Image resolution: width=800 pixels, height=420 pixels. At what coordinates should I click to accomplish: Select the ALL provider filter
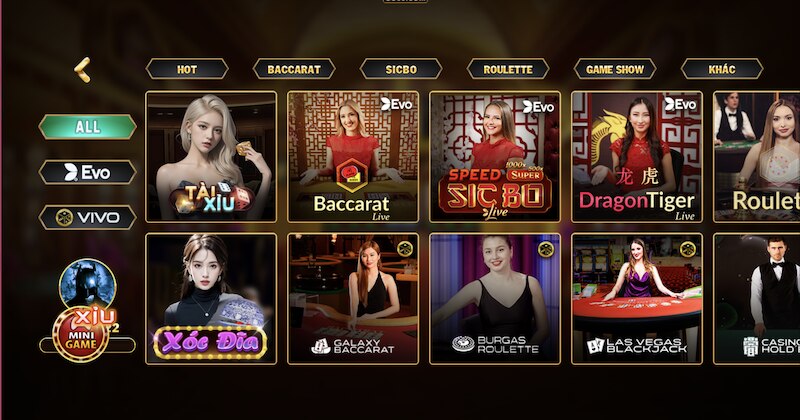(x=88, y=127)
